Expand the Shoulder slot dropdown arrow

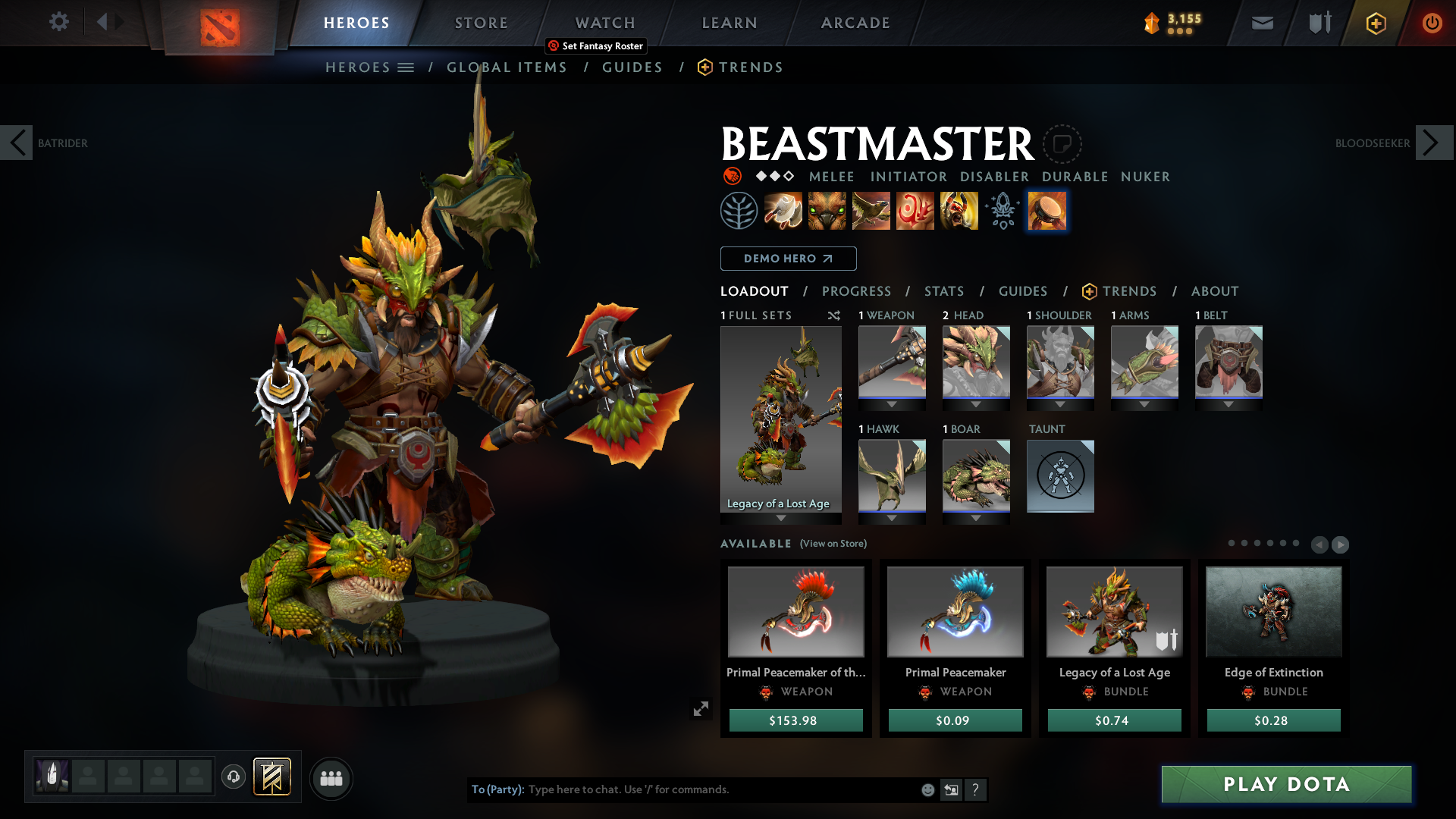1060,404
